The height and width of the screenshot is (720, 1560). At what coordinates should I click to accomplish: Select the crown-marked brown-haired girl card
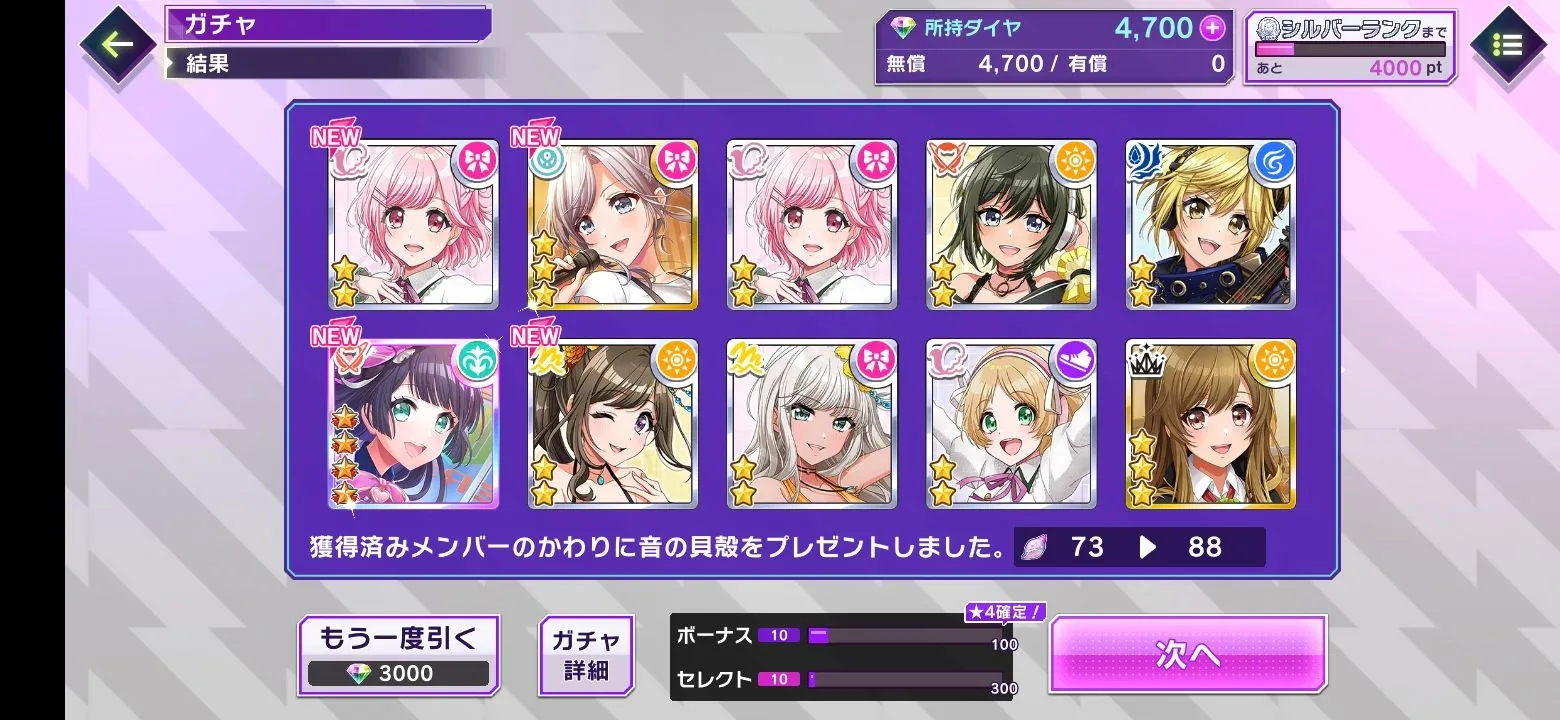click(1210, 425)
